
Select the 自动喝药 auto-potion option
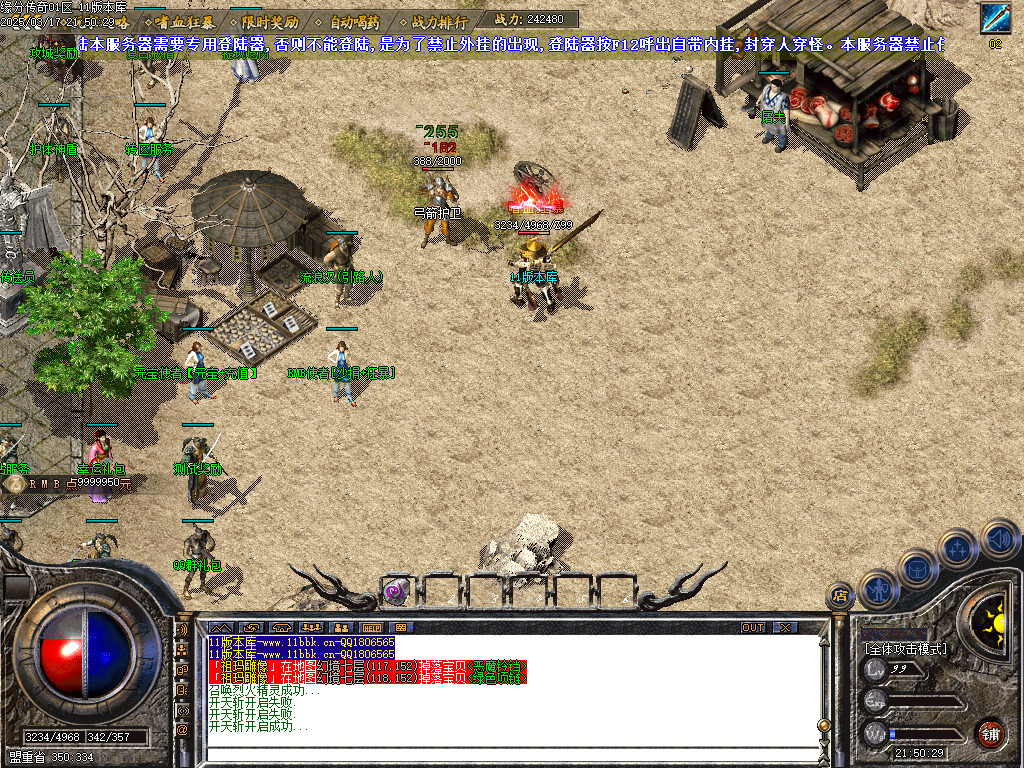(354, 20)
